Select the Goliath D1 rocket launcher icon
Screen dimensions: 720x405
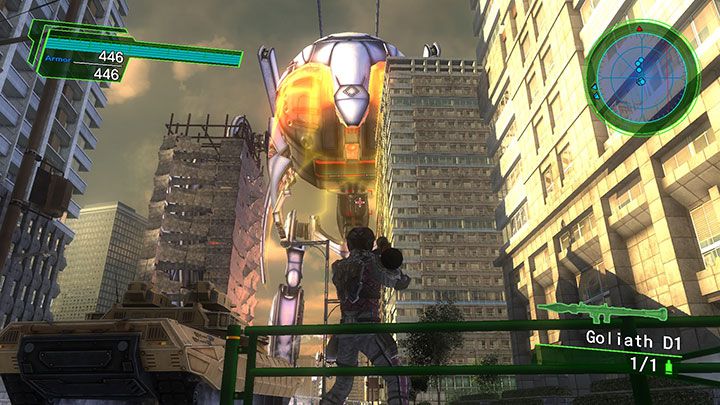589,312
